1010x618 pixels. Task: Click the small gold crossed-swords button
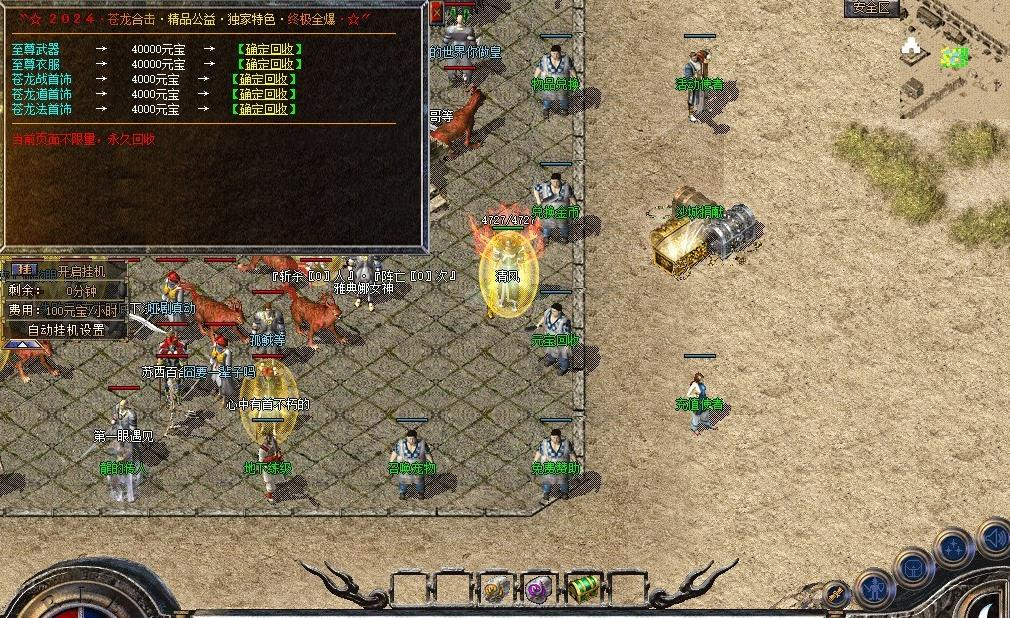[835, 595]
